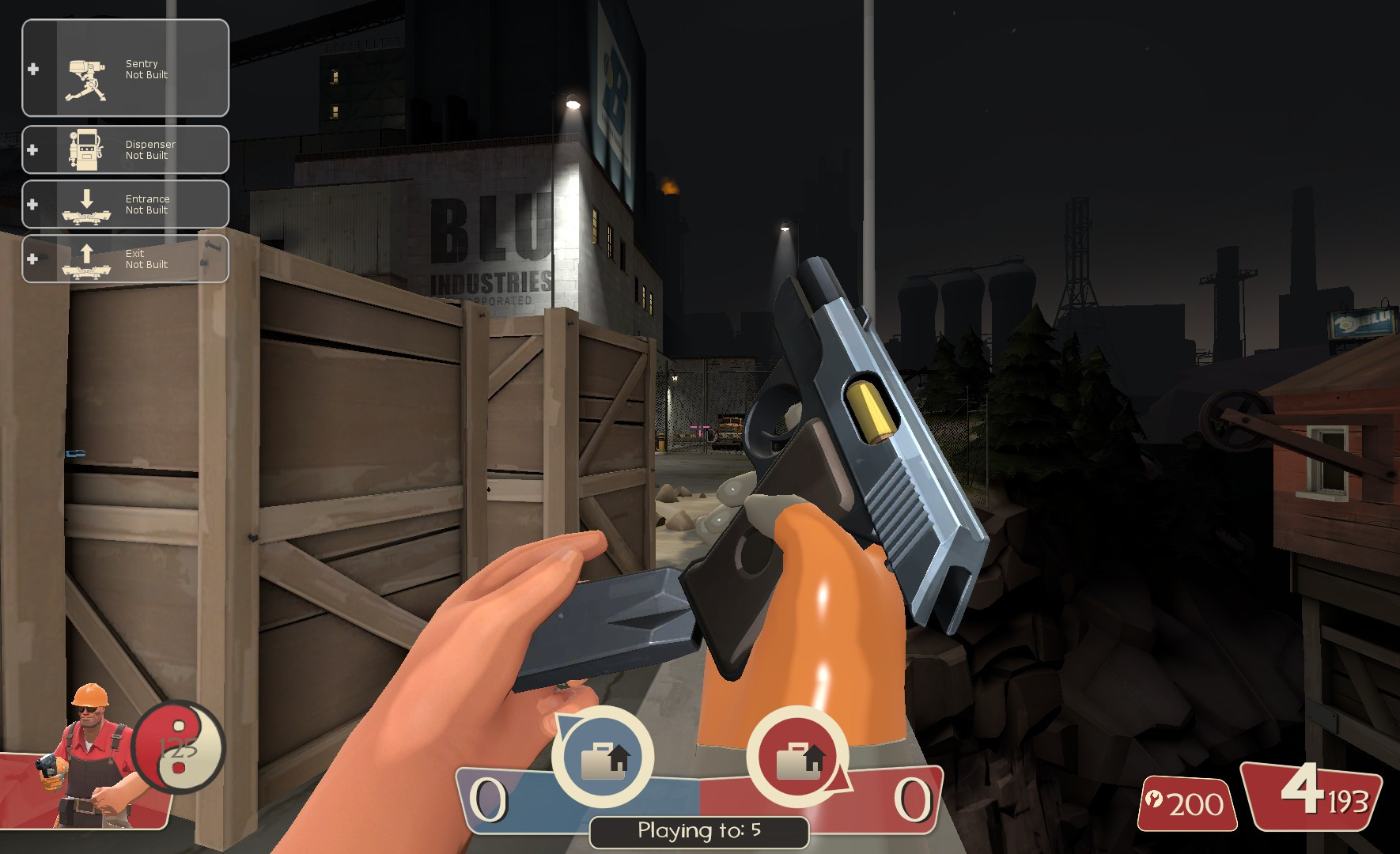Expand the Entrance panel with its plus control
Viewport: 1400px width, 854px height.
point(32,203)
